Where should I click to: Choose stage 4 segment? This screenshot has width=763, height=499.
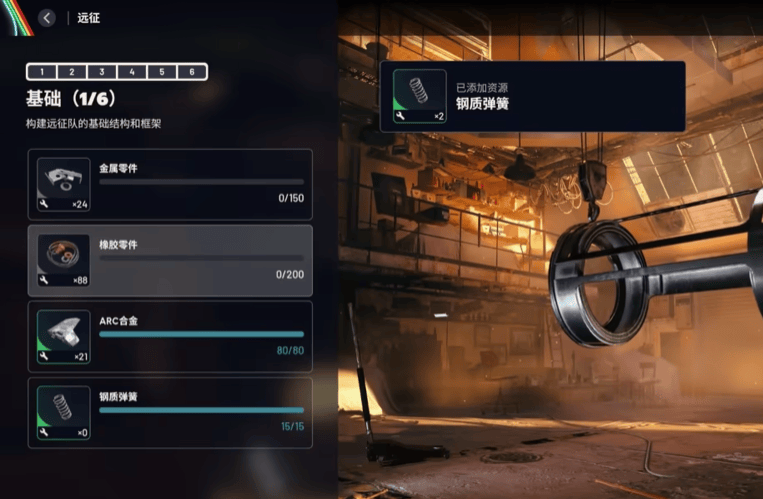pyautogui.click(x=131, y=72)
